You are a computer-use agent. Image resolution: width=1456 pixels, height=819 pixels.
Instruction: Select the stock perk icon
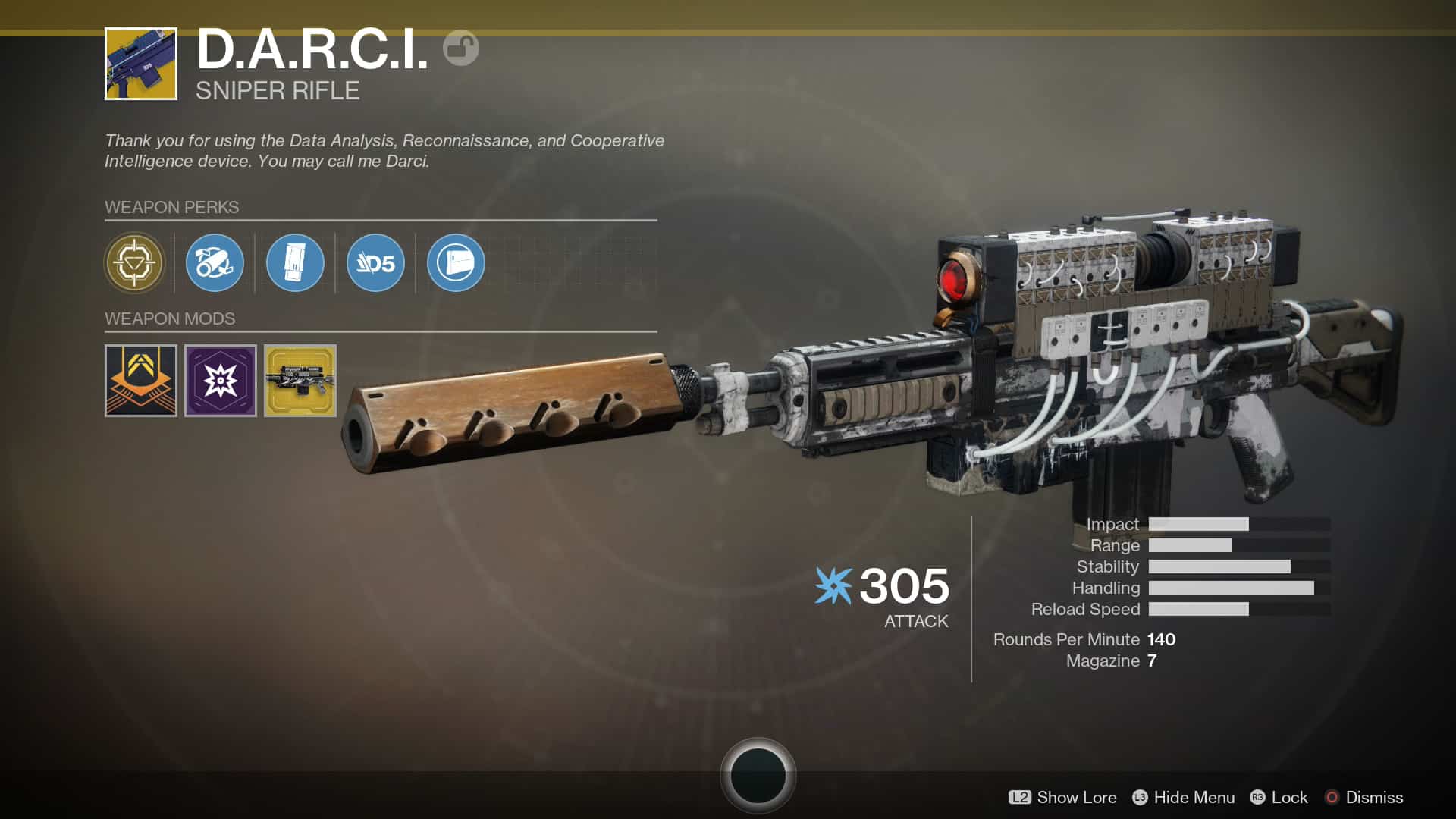point(456,263)
